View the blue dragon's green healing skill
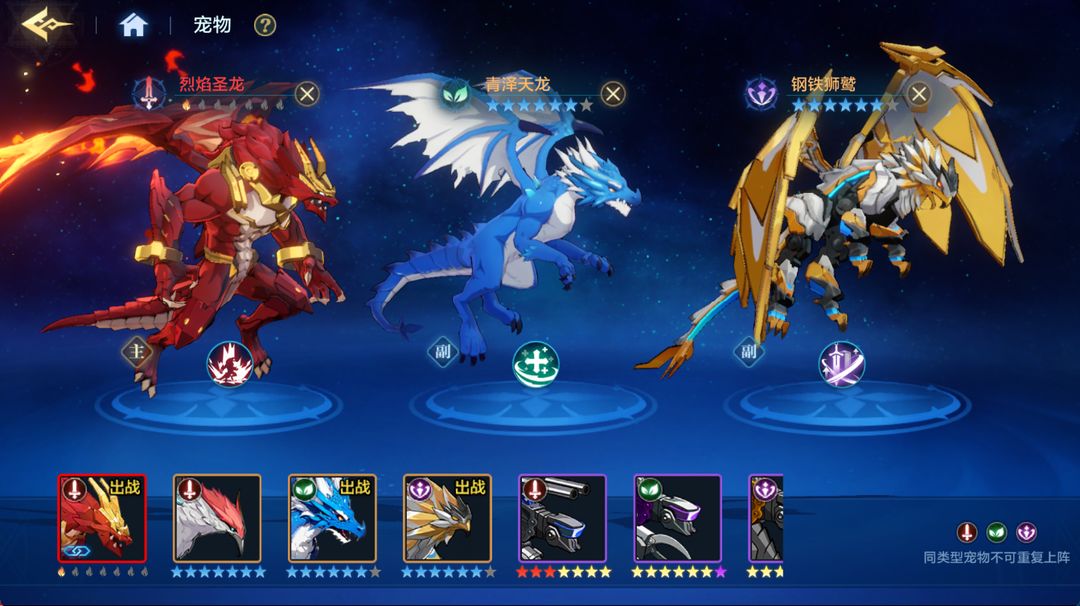The image size is (1080, 606). click(535, 363)
